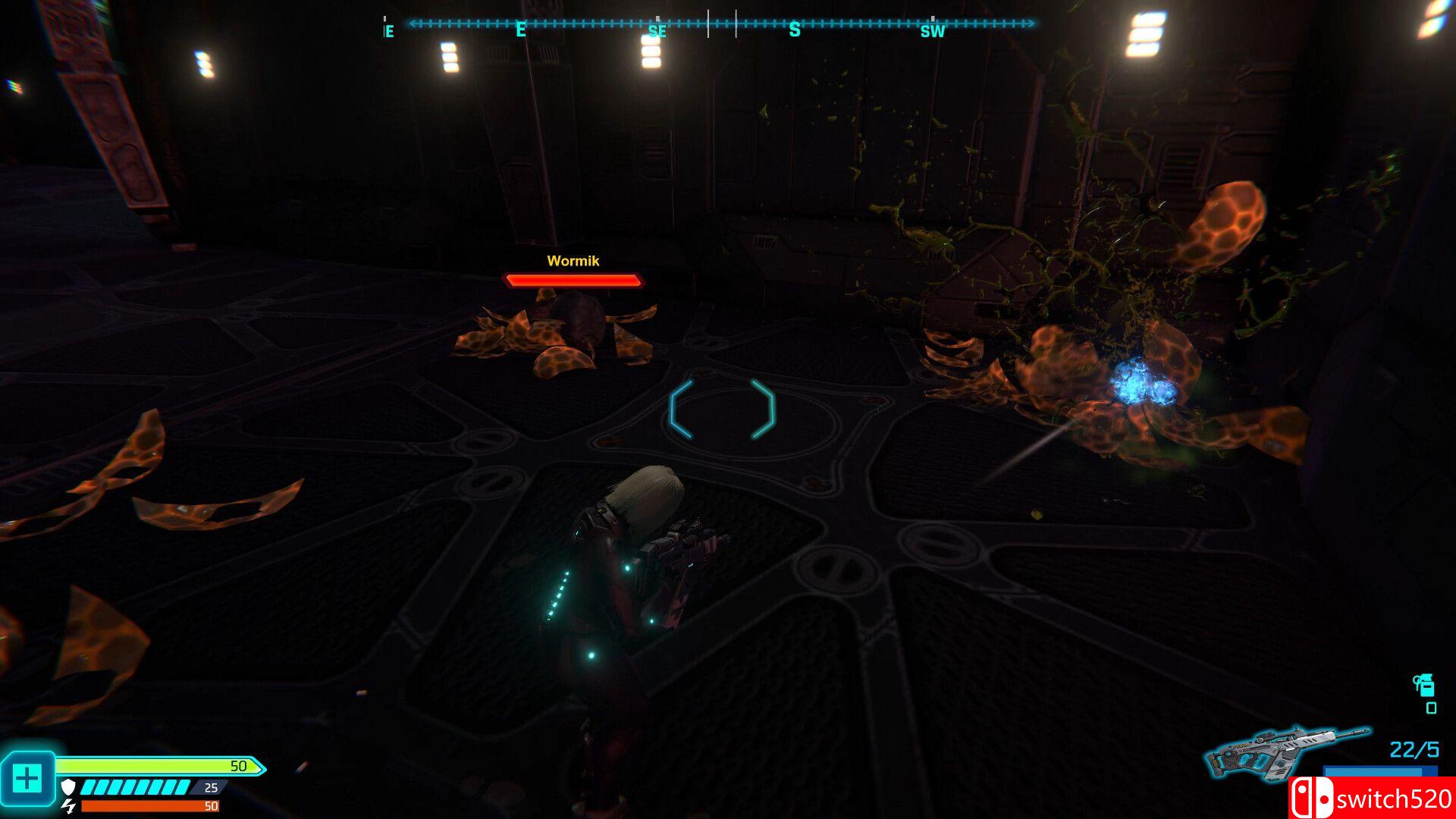Click the medkit plus icon

27,778
